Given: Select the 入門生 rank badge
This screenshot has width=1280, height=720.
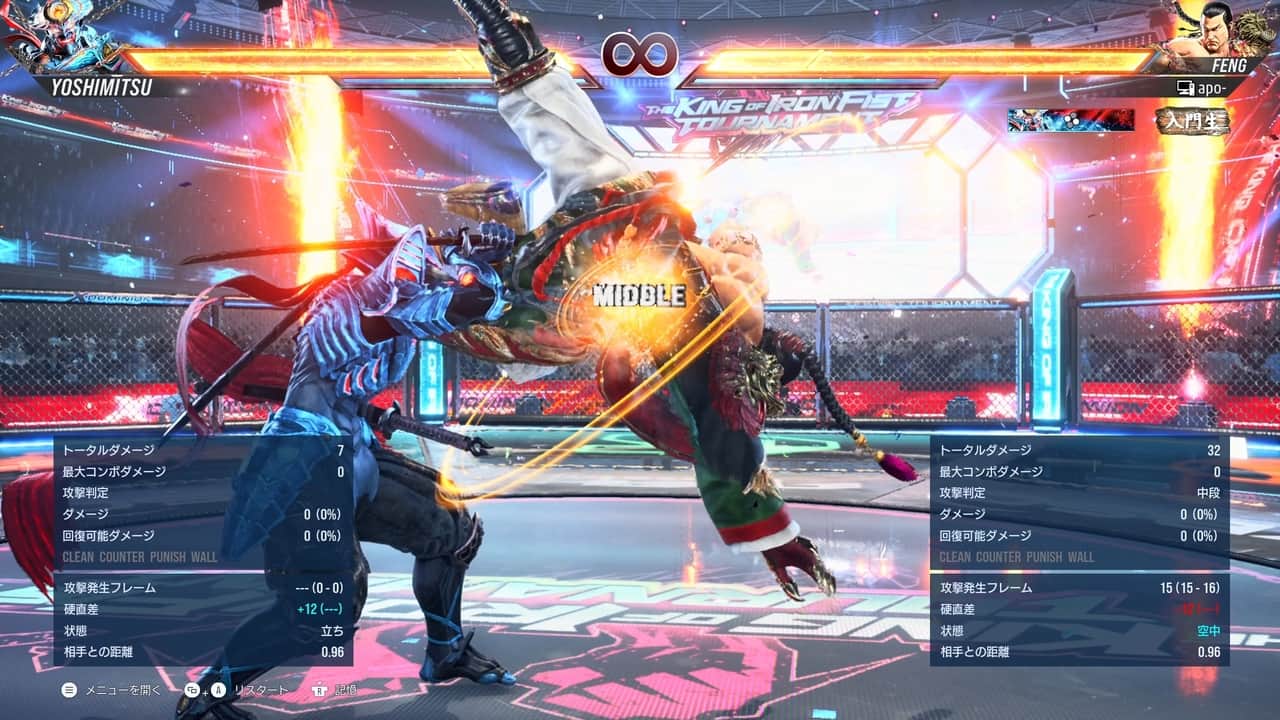Looking at the screenshot, I should click(1190, 120).
